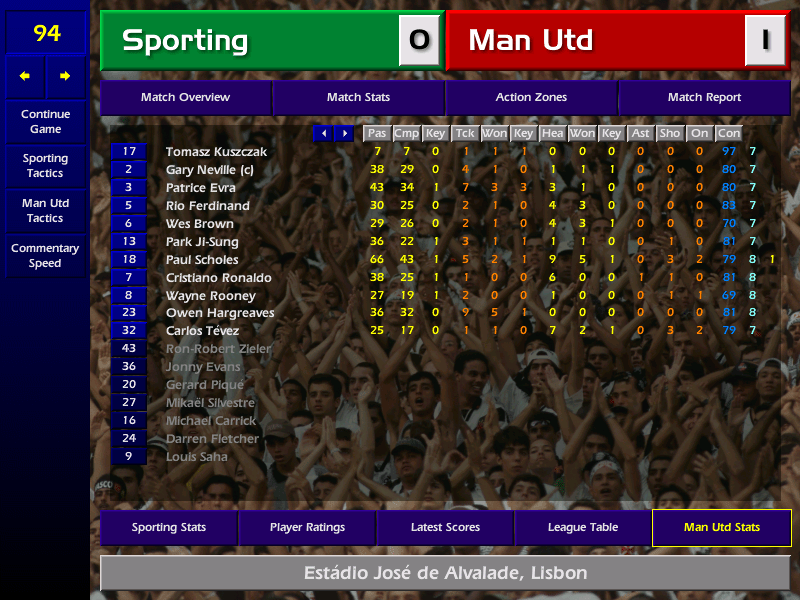View the Action Zones tab
The image size is (800, 600).
(531, 98)
